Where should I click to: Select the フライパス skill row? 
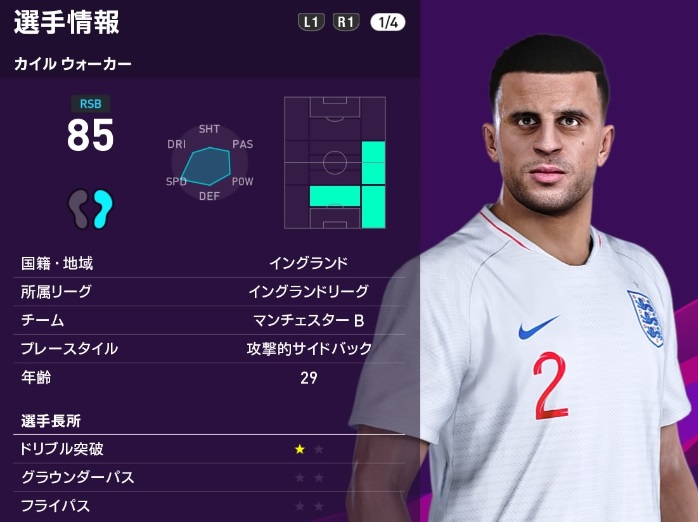tap(210, 505)
